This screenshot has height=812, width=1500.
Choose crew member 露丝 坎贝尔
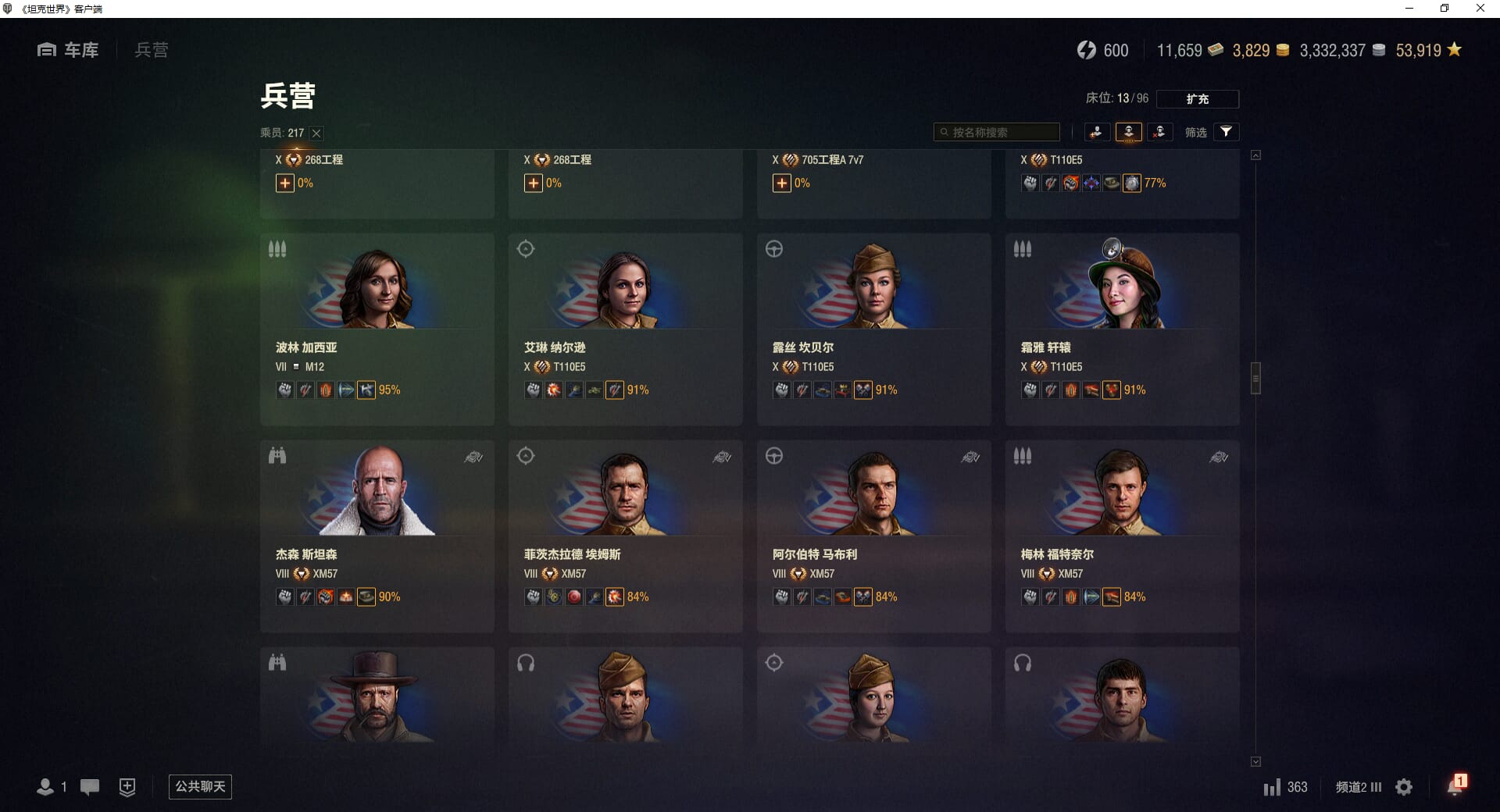[873, 329]
